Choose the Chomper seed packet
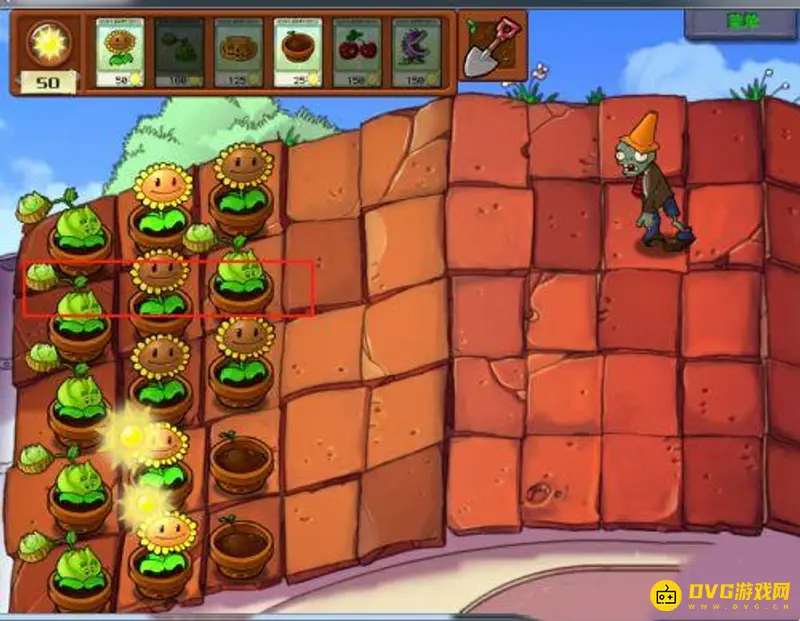Viewport: 800px width, 621px height. pos(417,52)
